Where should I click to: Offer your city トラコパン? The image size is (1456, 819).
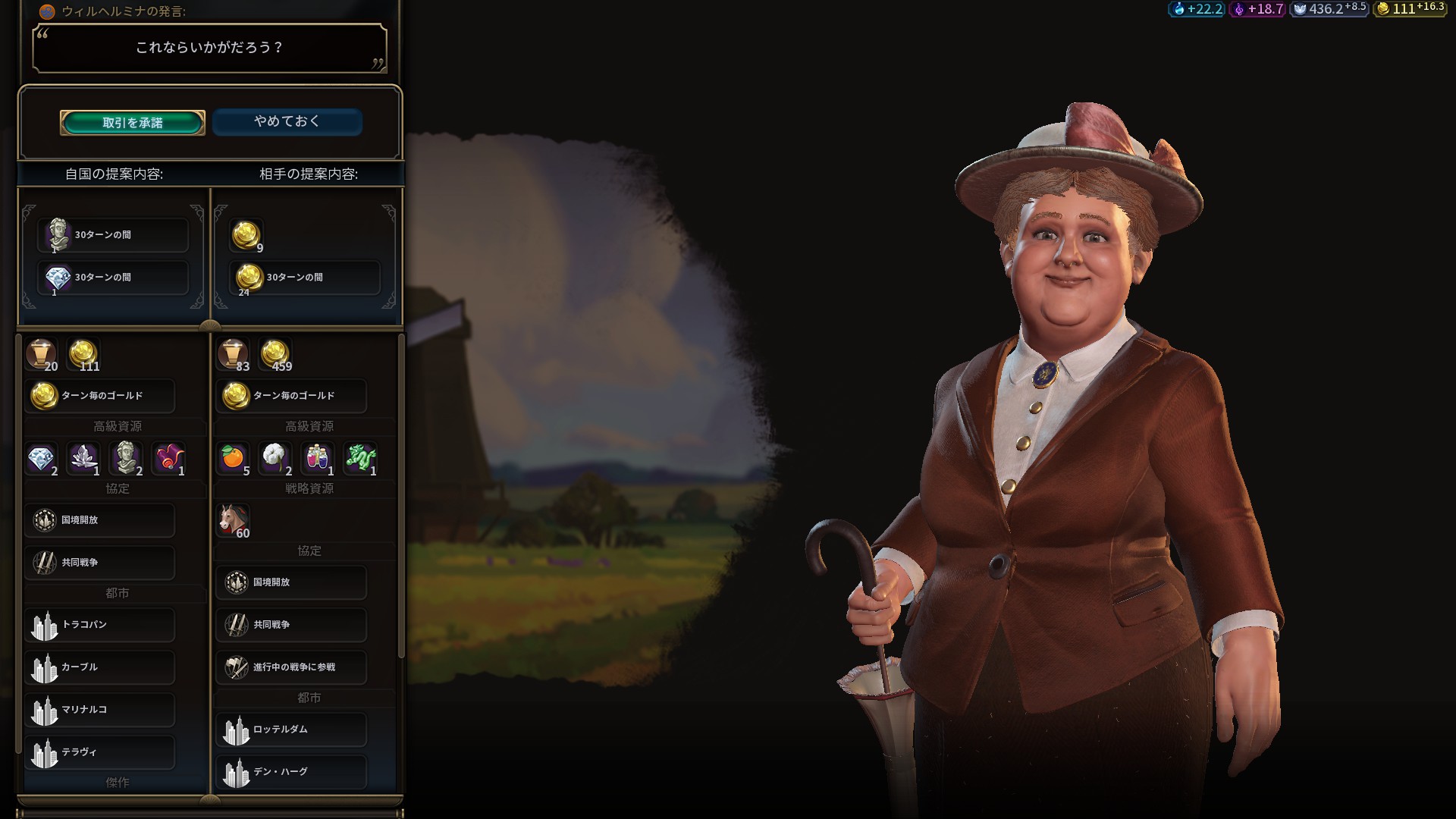point(99,625)
